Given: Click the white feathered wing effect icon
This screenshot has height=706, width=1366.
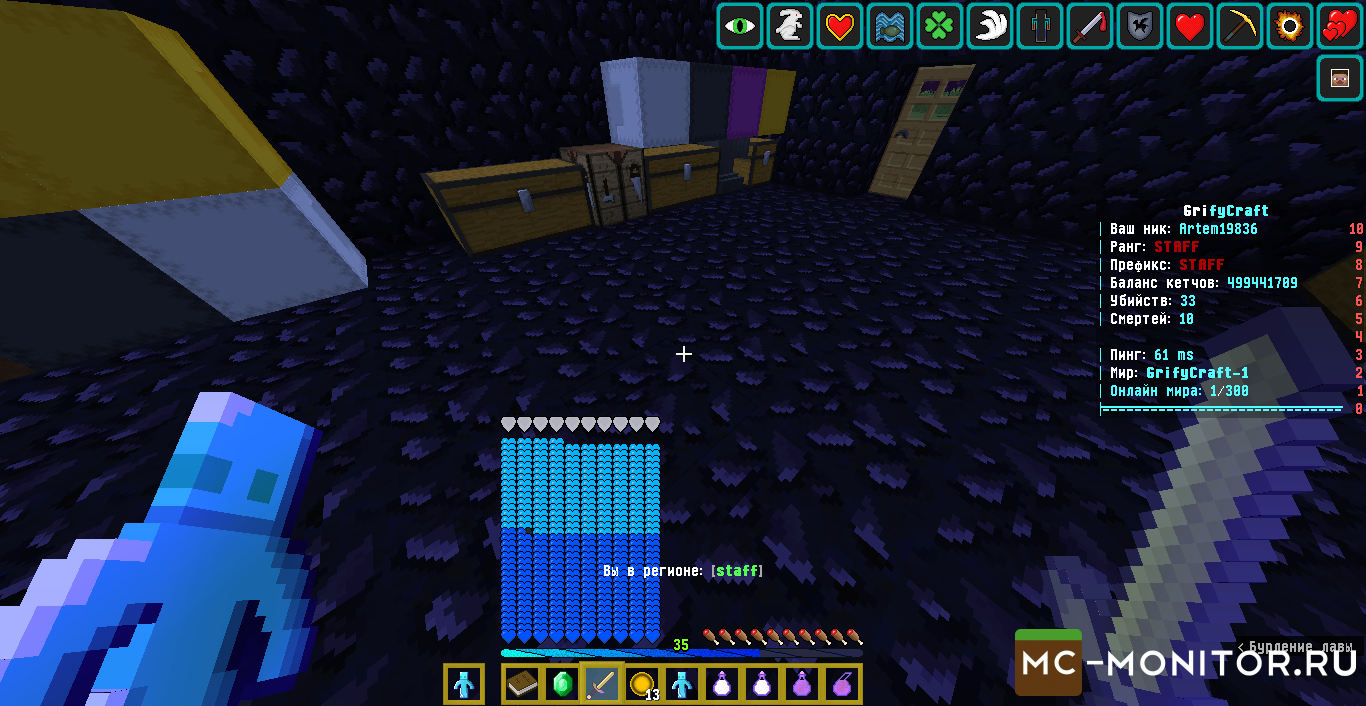Looking at the screenshot, I should pos(990,27).
